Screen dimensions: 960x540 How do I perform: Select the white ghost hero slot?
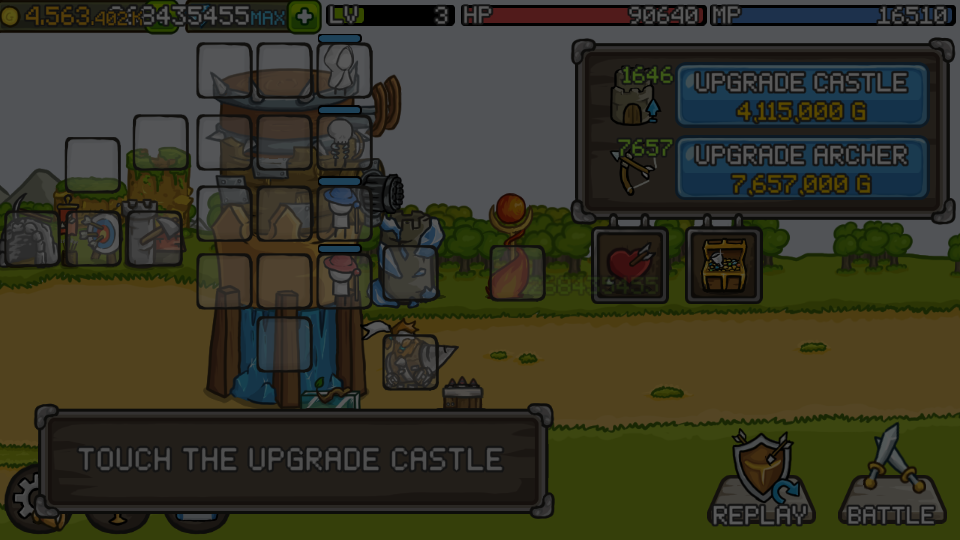(x=344, y=70)
